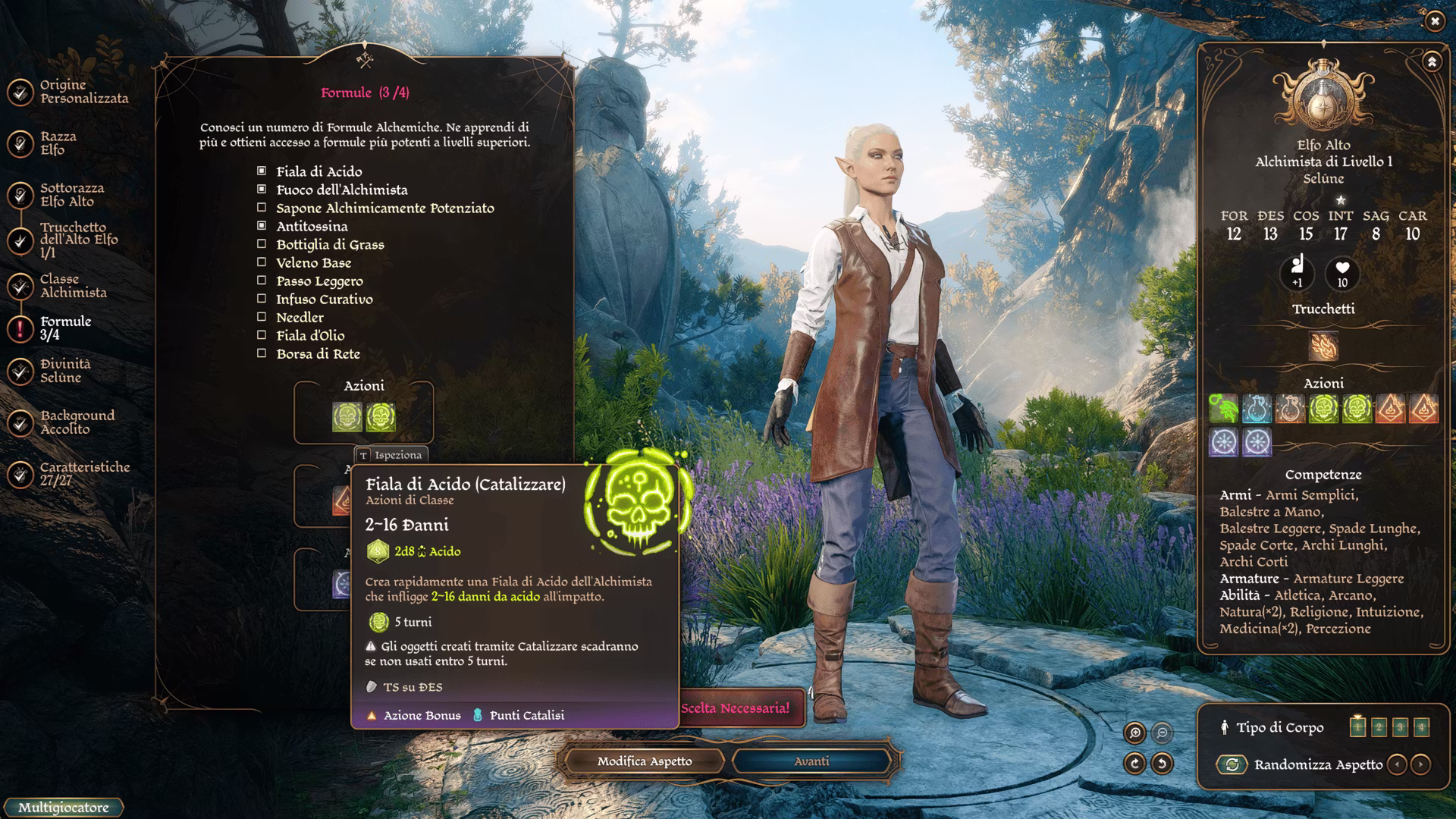Click the magnifier zoom-in camera button
The image size is (1456, 819).
pos(1135,733)
